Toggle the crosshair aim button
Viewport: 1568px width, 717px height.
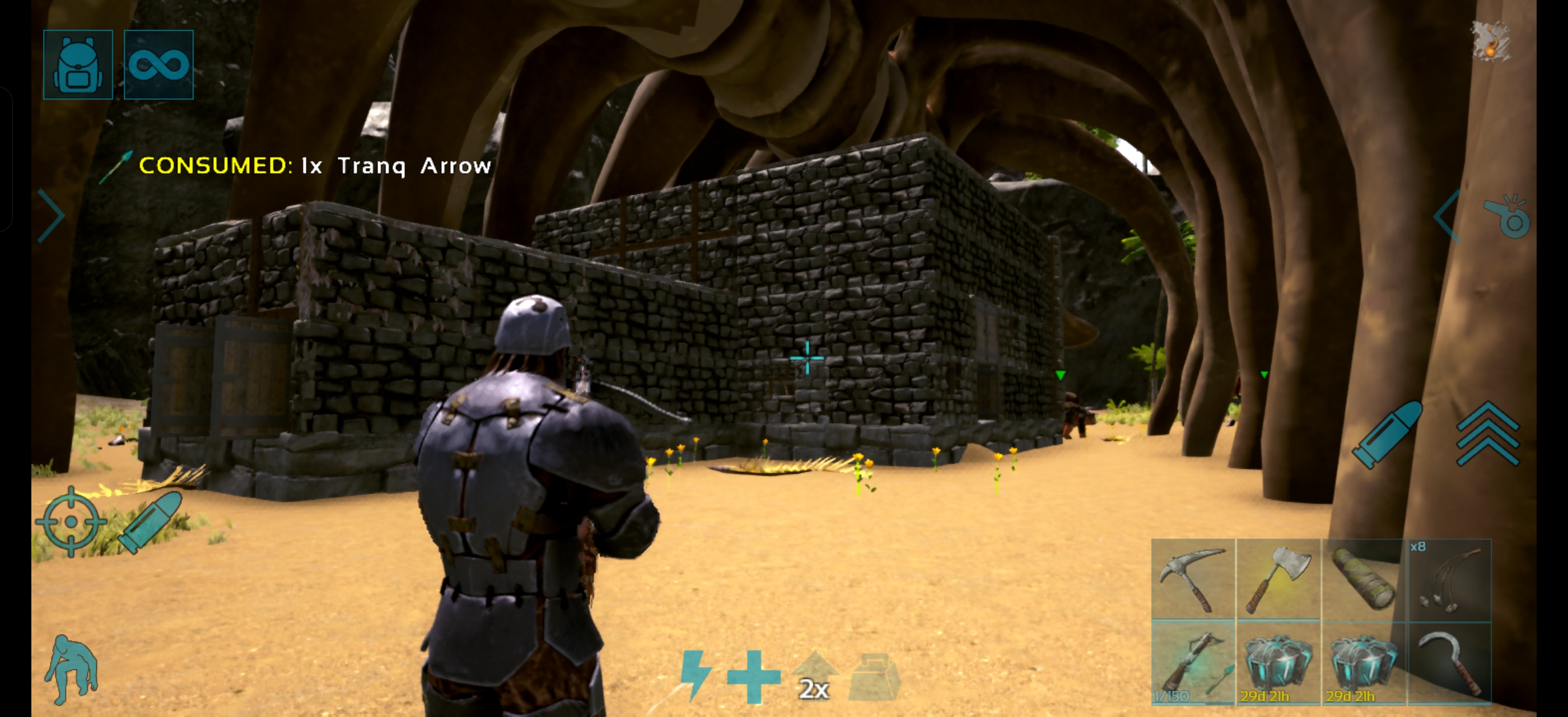click(x=71, y=522)
